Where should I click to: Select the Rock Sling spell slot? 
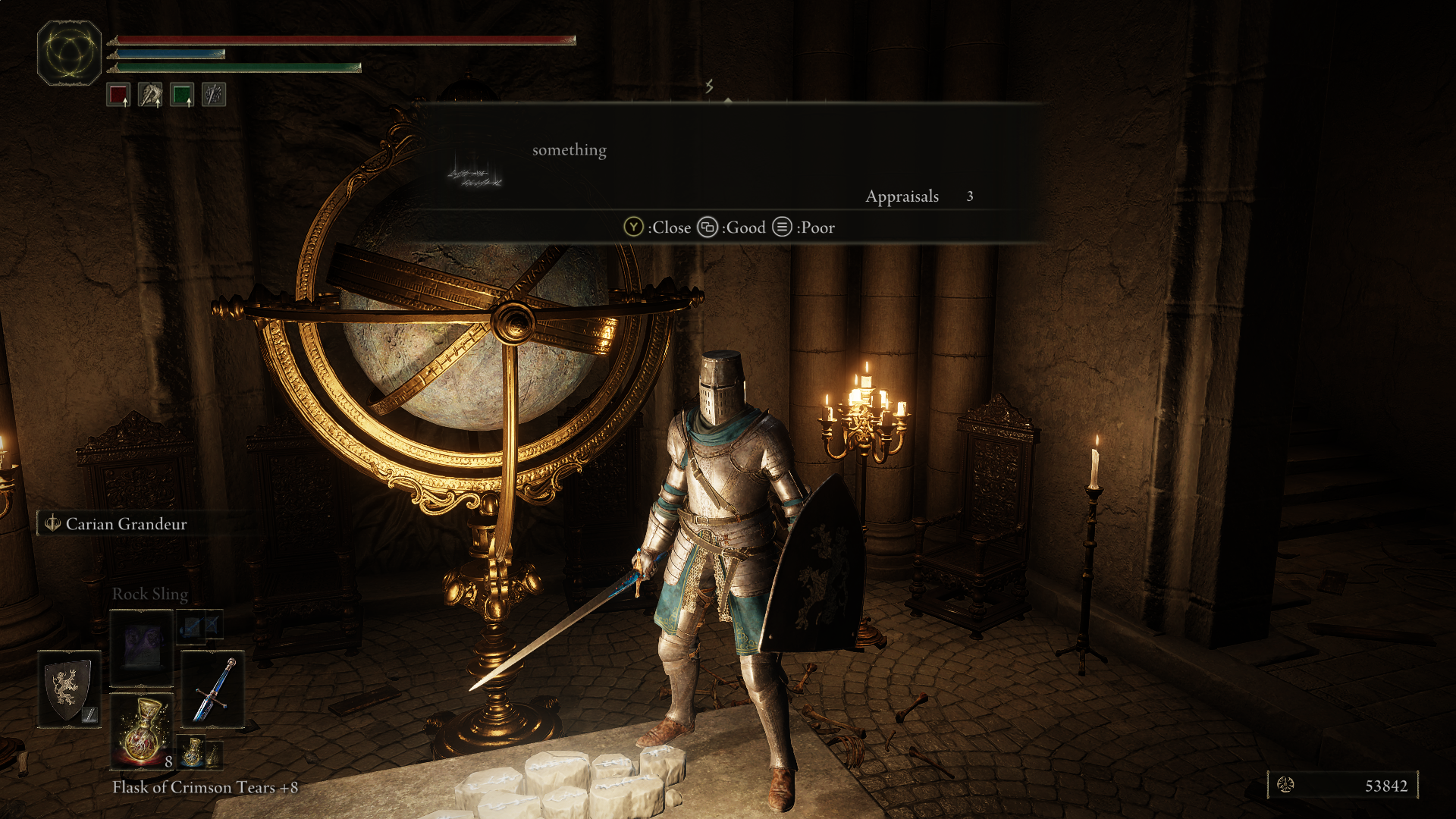coord(142,647)
